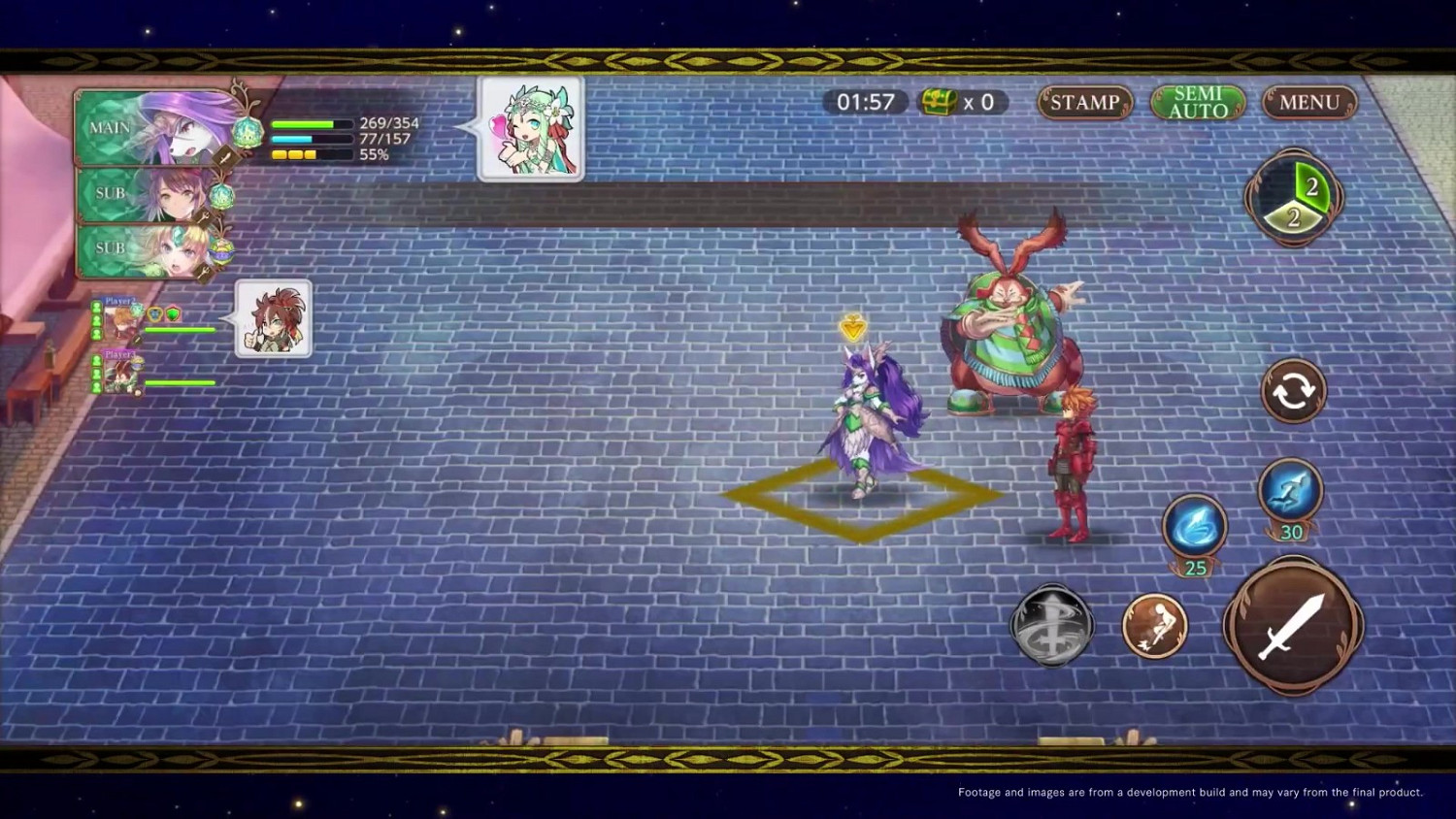Tap the dodge roll icon
Screen dimensions: 1456x819
coord(1154,627)
